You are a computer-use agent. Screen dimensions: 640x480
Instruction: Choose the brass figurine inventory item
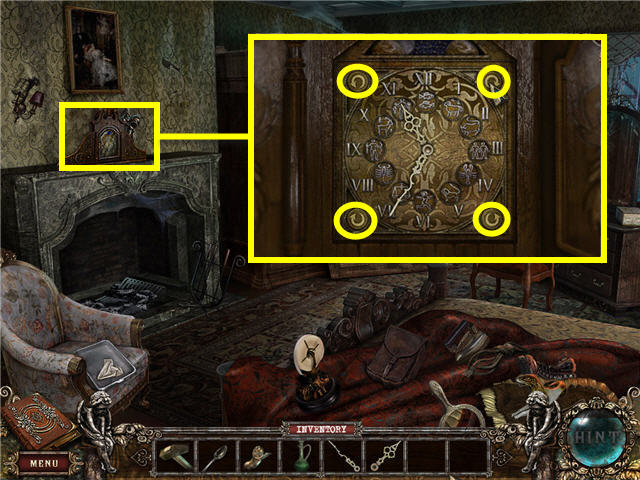255,456
